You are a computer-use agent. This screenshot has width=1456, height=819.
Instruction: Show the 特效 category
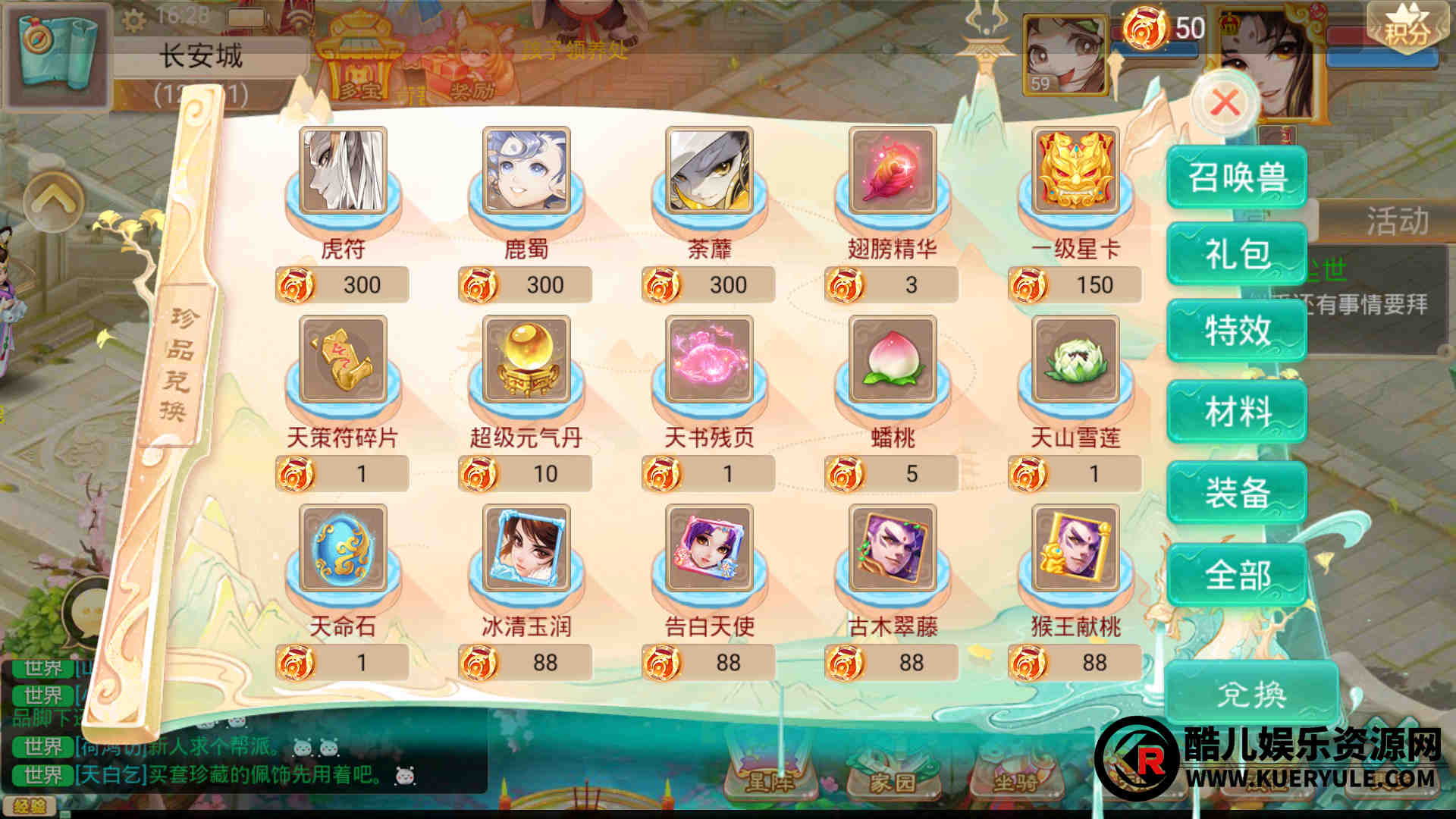tap(1236, 331)
